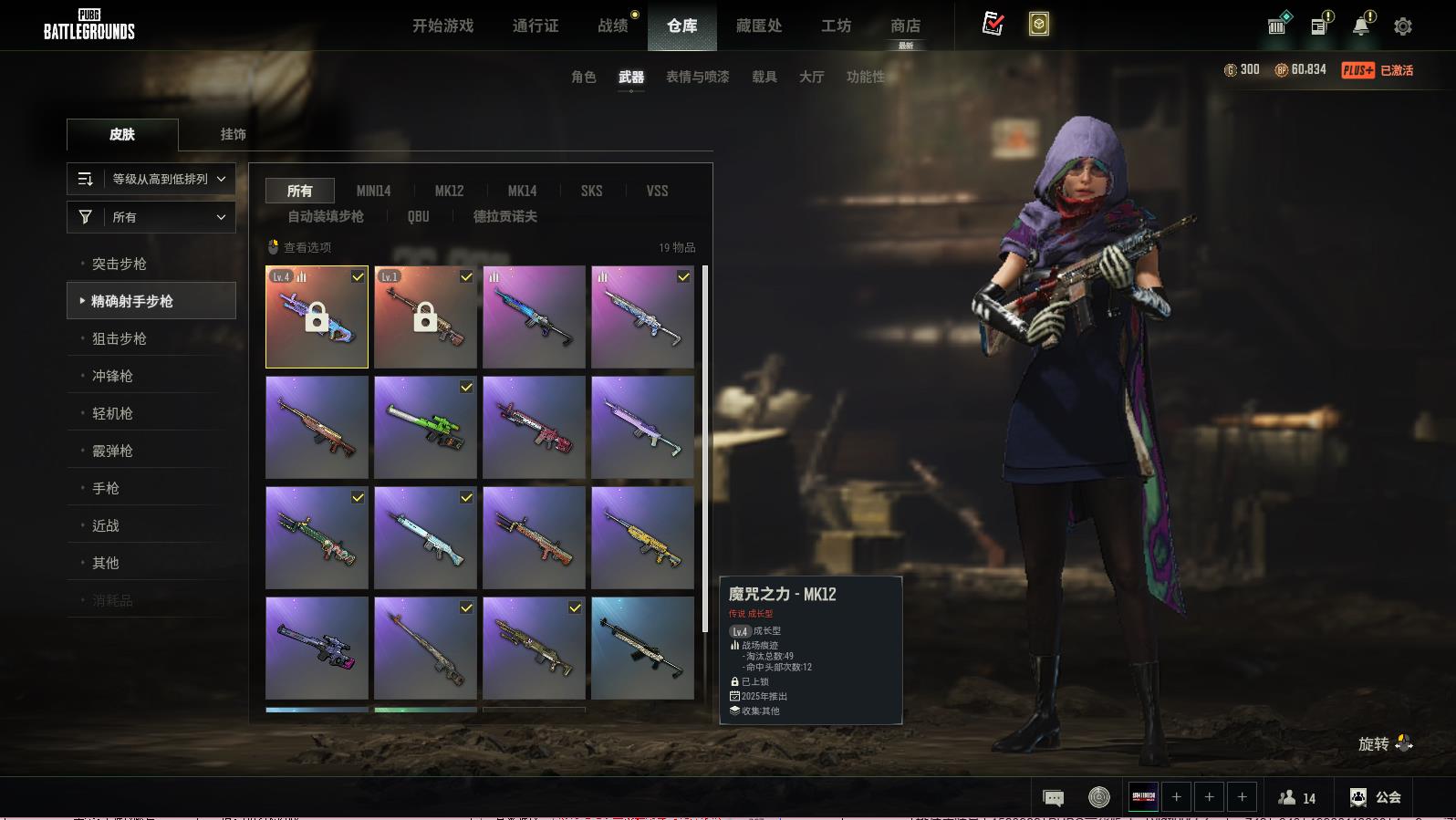Open settings with the gear icon
1456x820 pixels.
point(1403,26)
